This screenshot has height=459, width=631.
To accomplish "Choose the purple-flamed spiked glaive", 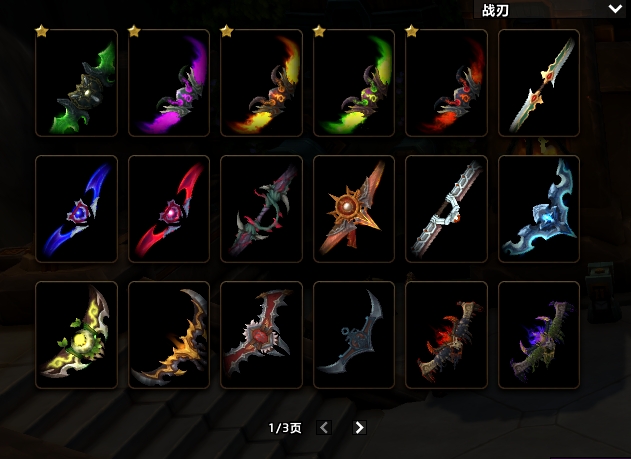I will click(x=539, y=335).
